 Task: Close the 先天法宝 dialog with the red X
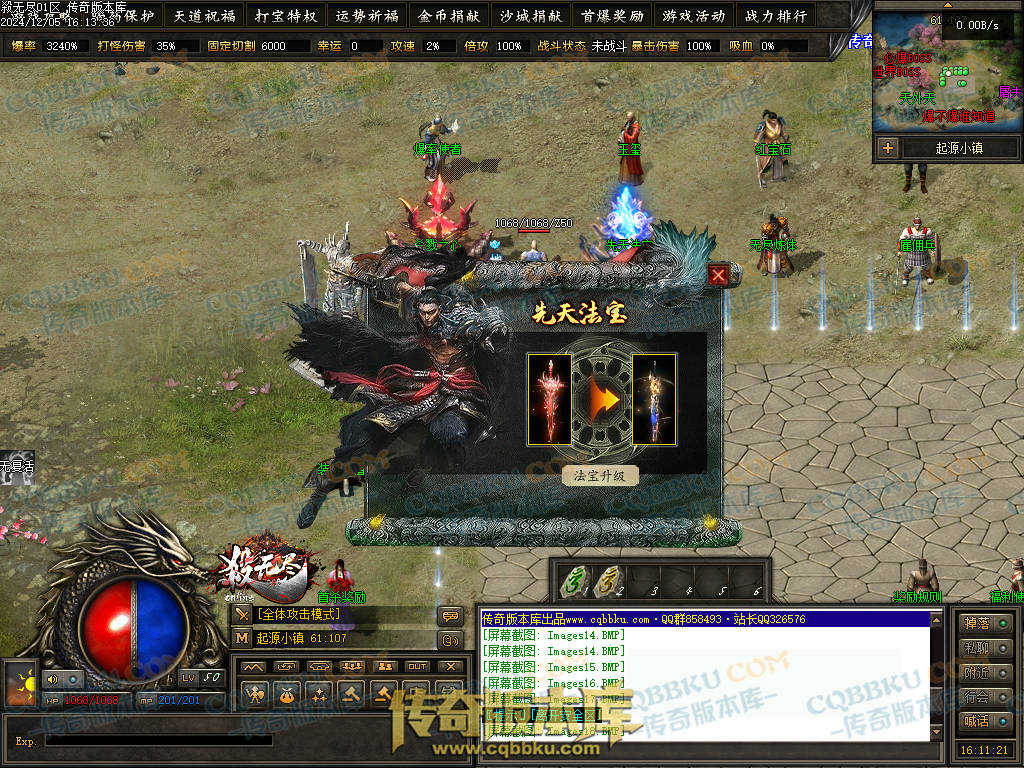pyautogui.click(x=718, y=275)
